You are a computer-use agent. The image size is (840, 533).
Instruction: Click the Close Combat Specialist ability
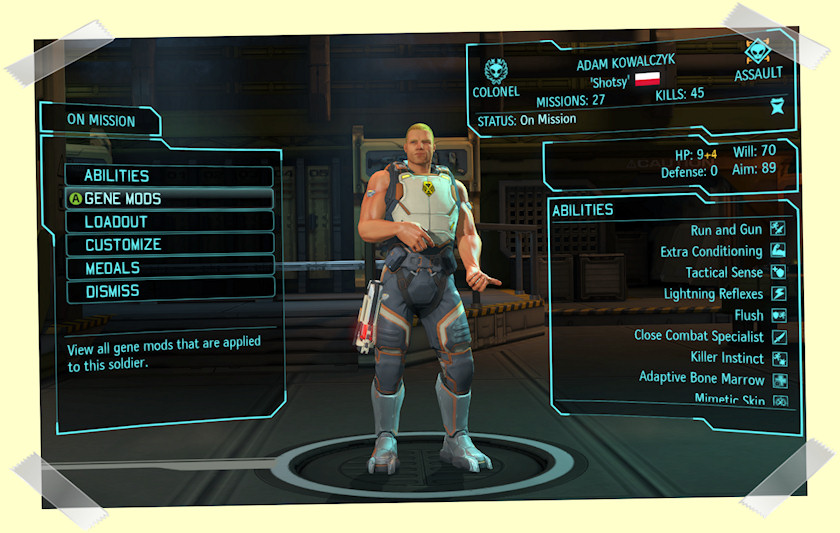(698, 336)
